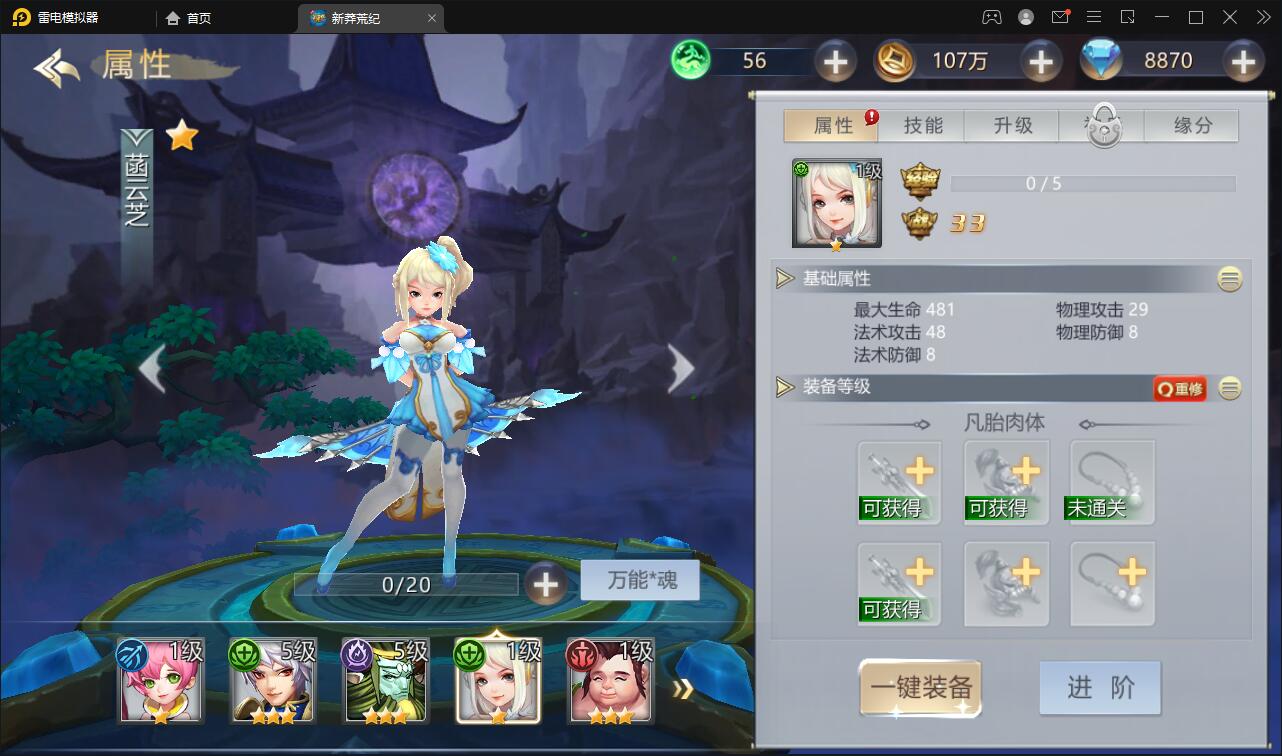The width and height of the screenshot is (1282, 756).
Task: Click the locked tab with padlock icon
Action: pyautogui.click(x=1101, y=126)
